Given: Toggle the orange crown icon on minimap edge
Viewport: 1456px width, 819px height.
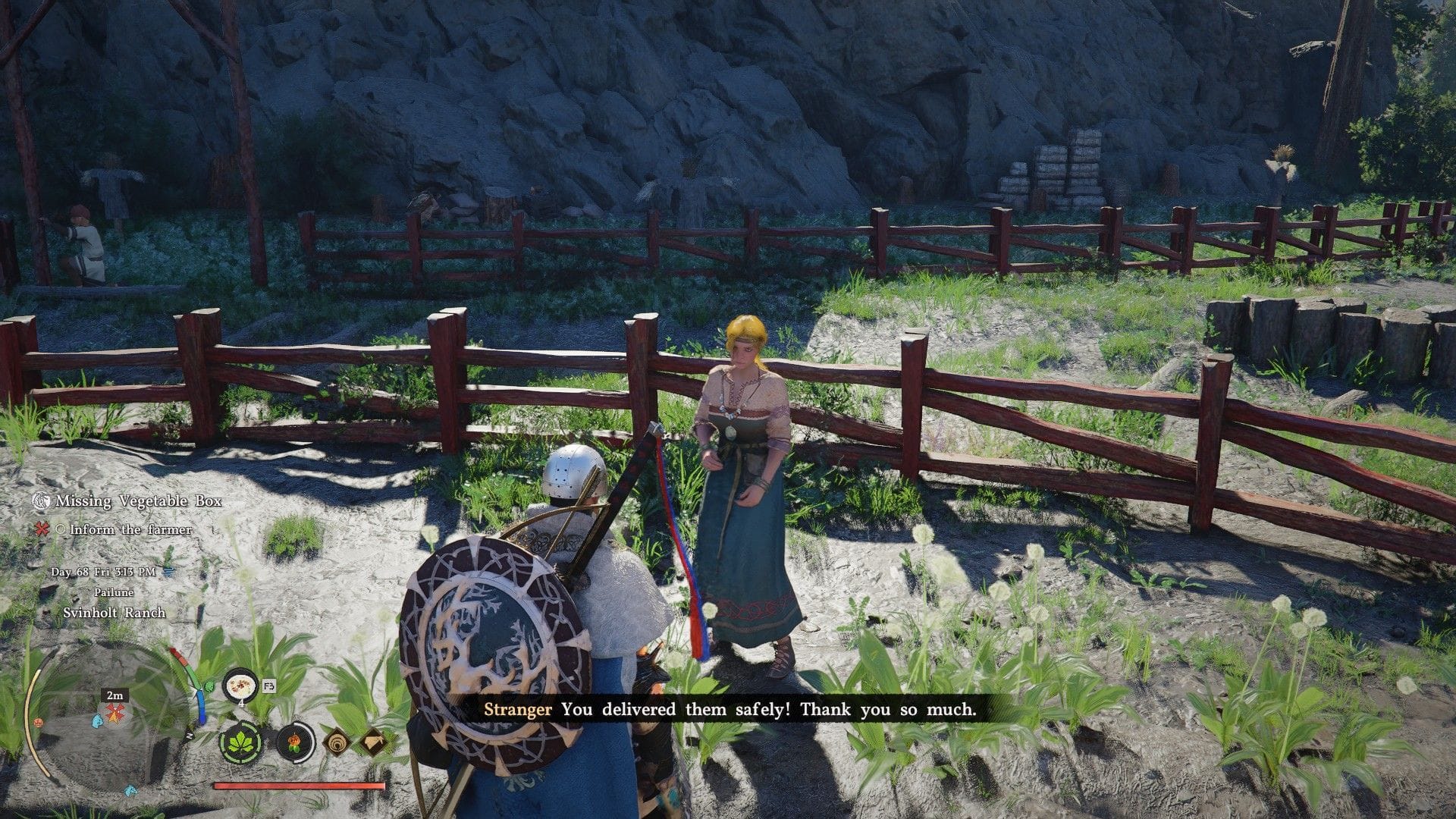Looking at the screenshot, I should click(38, 723).
